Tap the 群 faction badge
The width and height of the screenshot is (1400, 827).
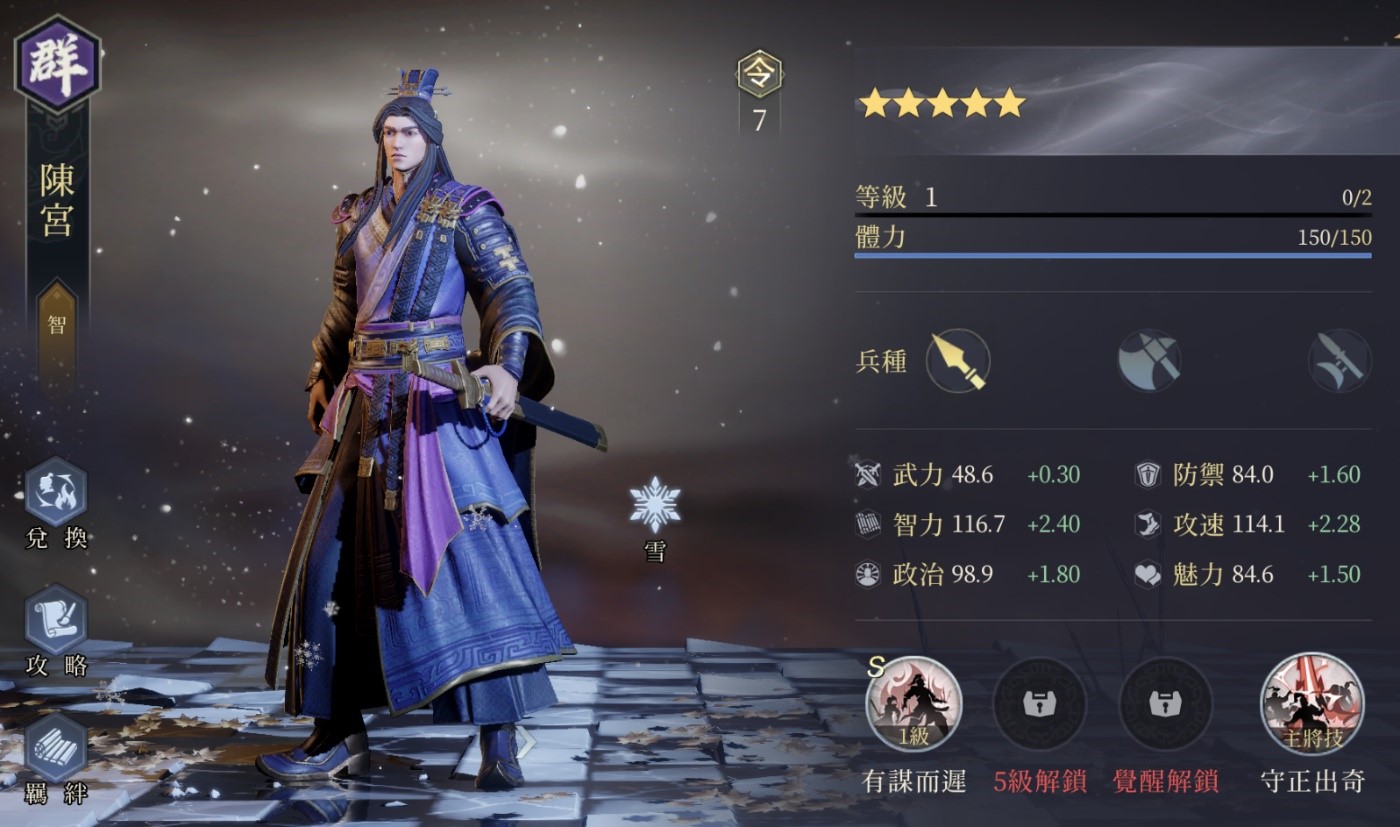(x=57, y=64)
